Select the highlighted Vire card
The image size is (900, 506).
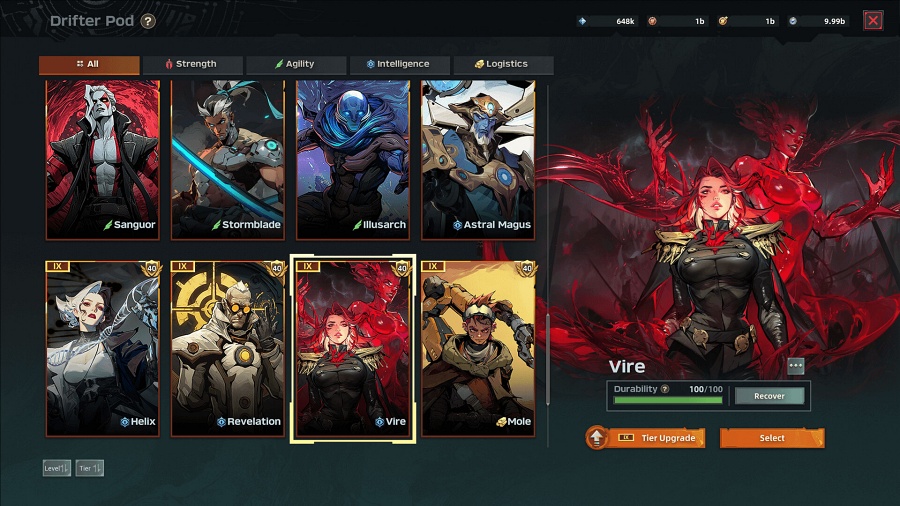click(x=353, y=348)
